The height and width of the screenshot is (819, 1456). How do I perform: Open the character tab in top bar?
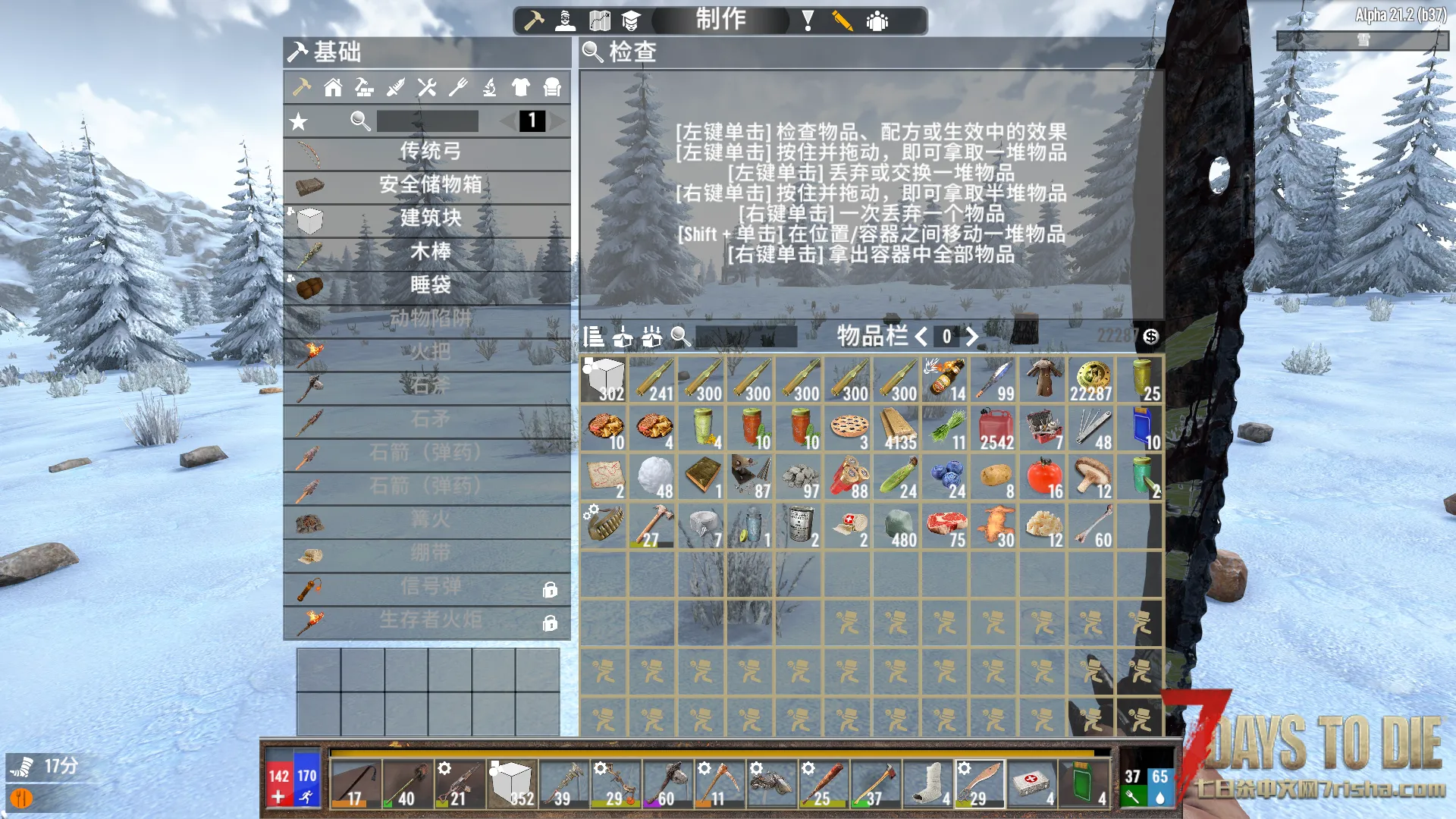coord(565,20)
